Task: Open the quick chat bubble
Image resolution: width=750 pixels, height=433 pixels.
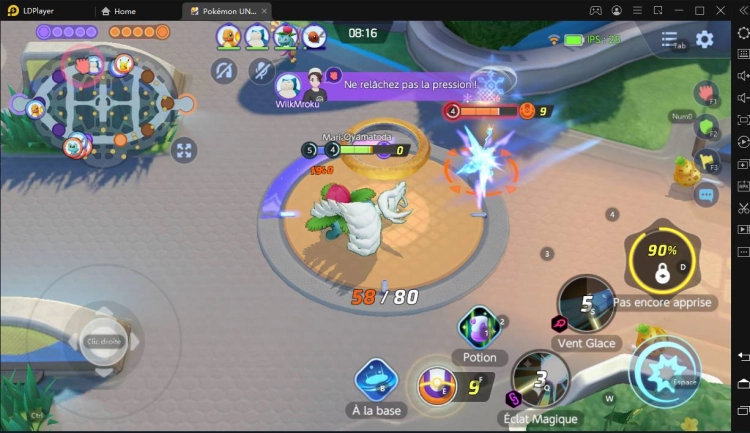Action: coord(707,195)
